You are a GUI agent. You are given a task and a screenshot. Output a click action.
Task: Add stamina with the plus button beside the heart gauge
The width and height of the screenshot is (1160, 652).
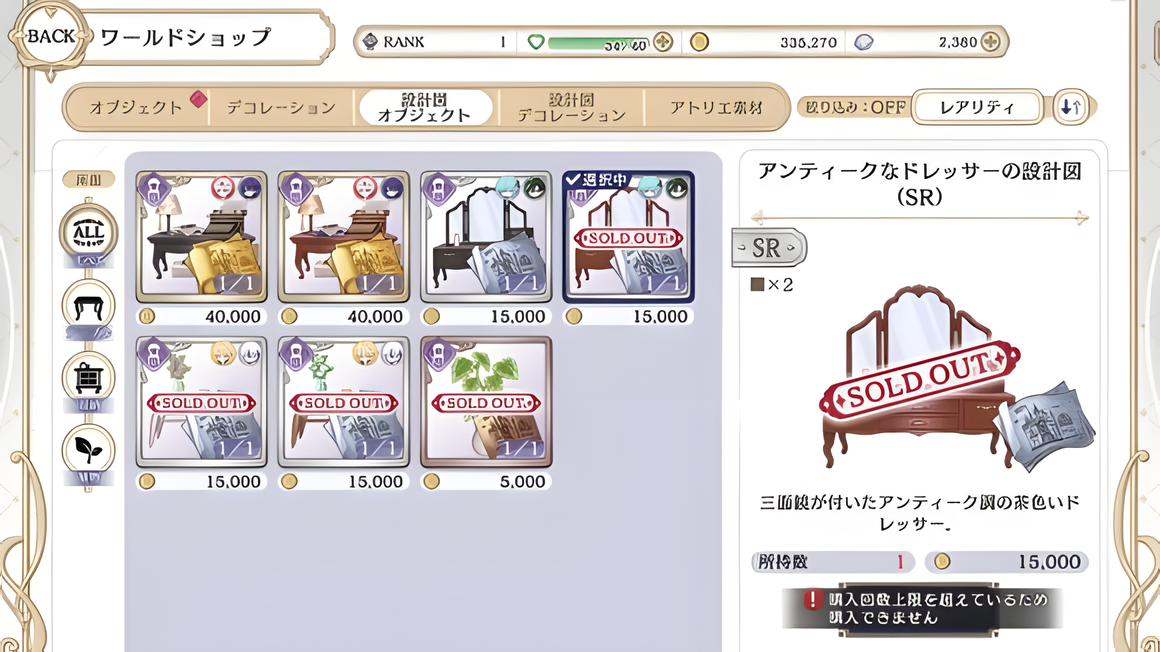click(662, 42)
